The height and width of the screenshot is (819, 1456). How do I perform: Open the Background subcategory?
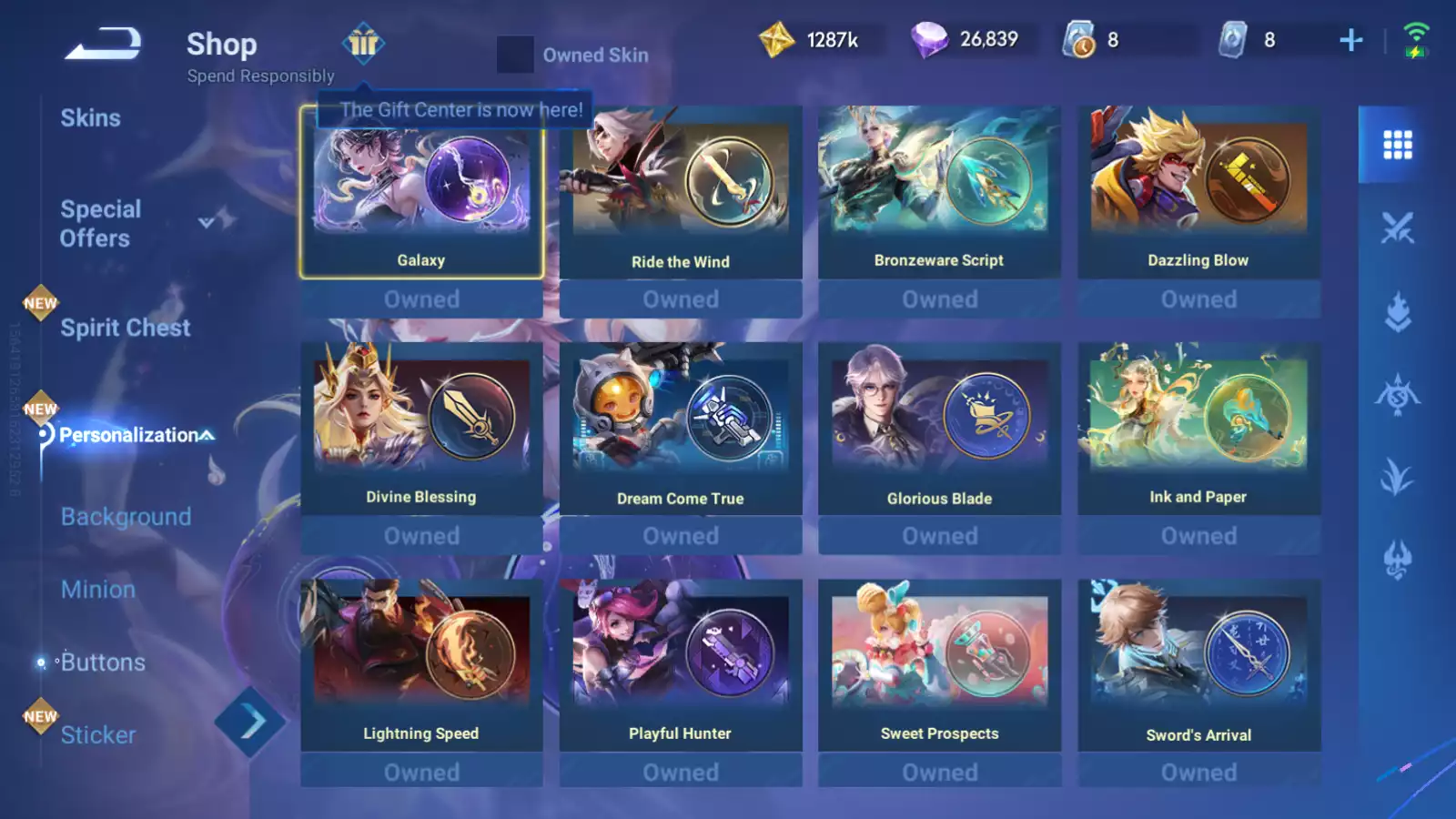126,517
